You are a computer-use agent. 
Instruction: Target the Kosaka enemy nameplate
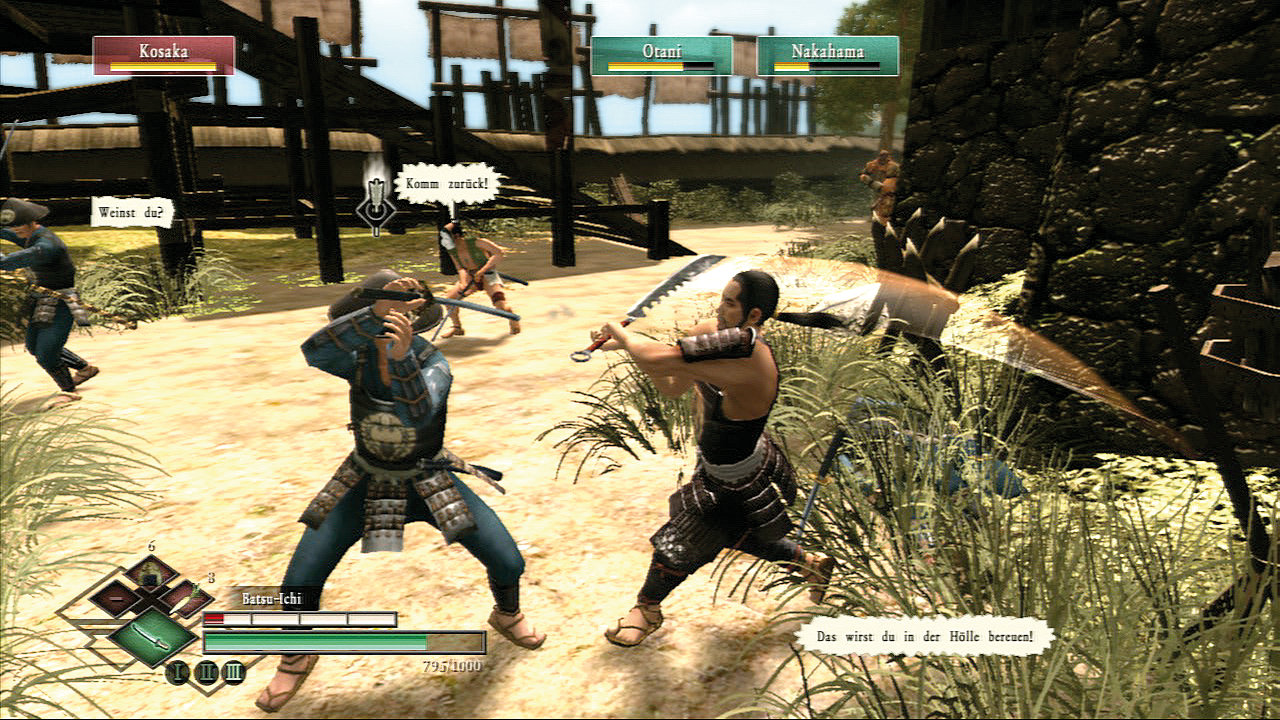[x=164, y=56]
